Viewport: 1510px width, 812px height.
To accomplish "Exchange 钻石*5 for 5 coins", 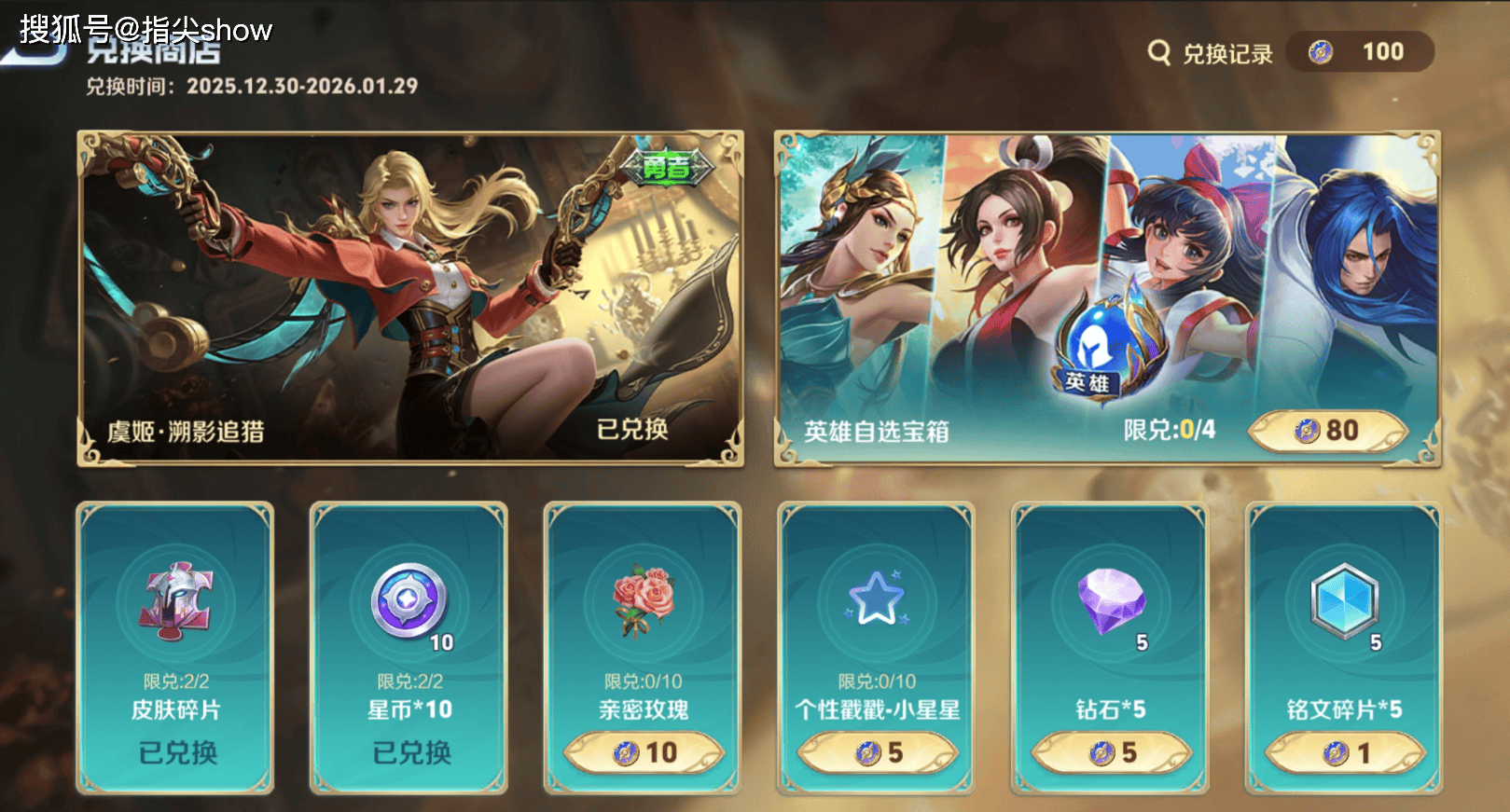I will [1112, 752].
